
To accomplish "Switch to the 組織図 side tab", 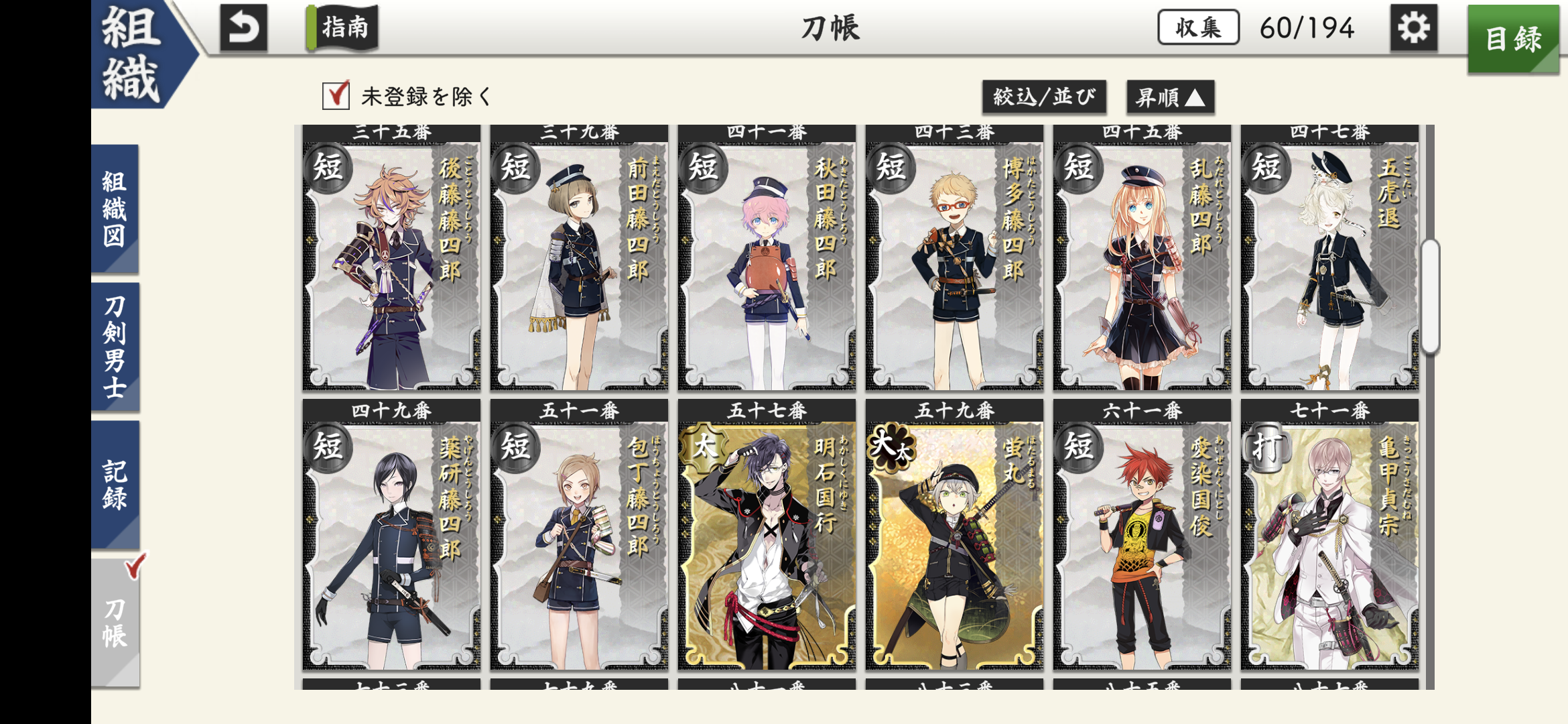I will click(115, 208).
